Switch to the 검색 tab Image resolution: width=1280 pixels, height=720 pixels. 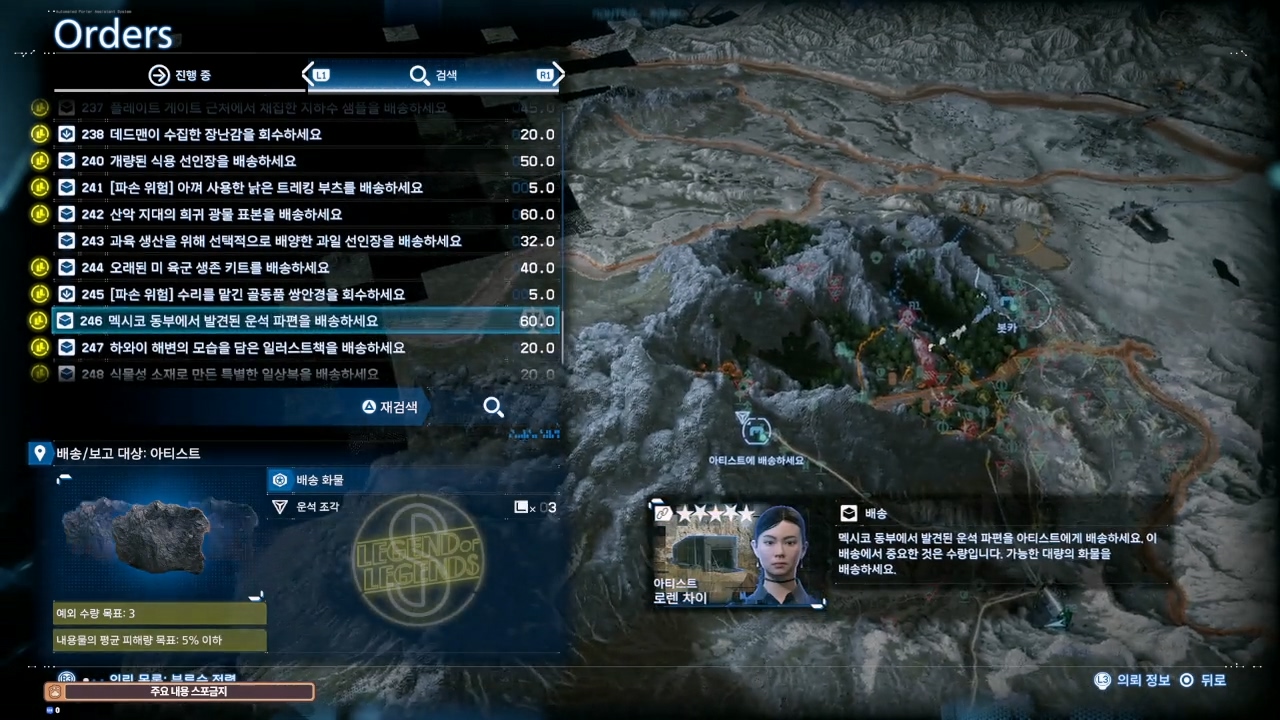click(x=433, y=75)
